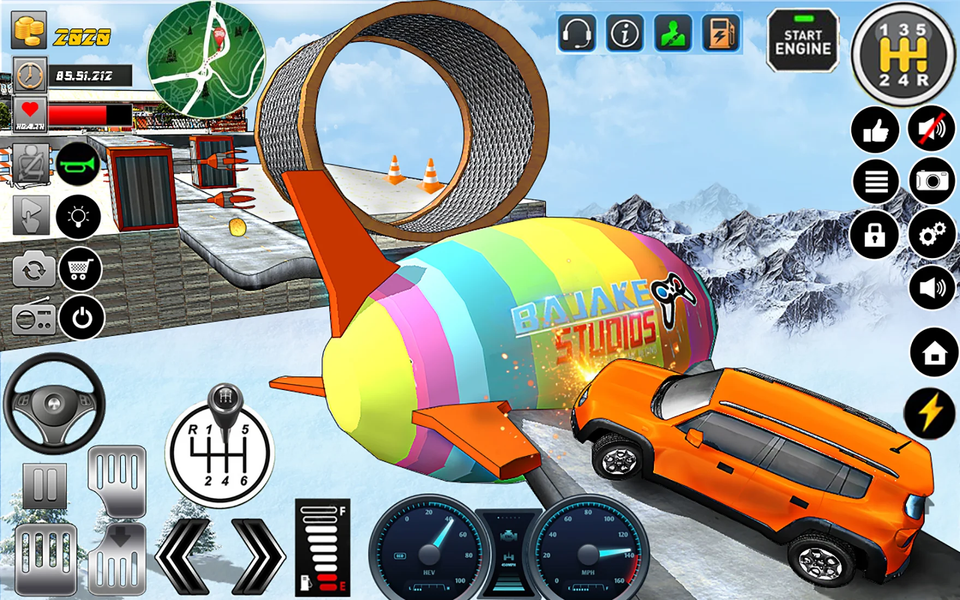The width and height of the screenshot is (960, 600).
Task: Select the green driver profile icon
Action: [673, 33]
